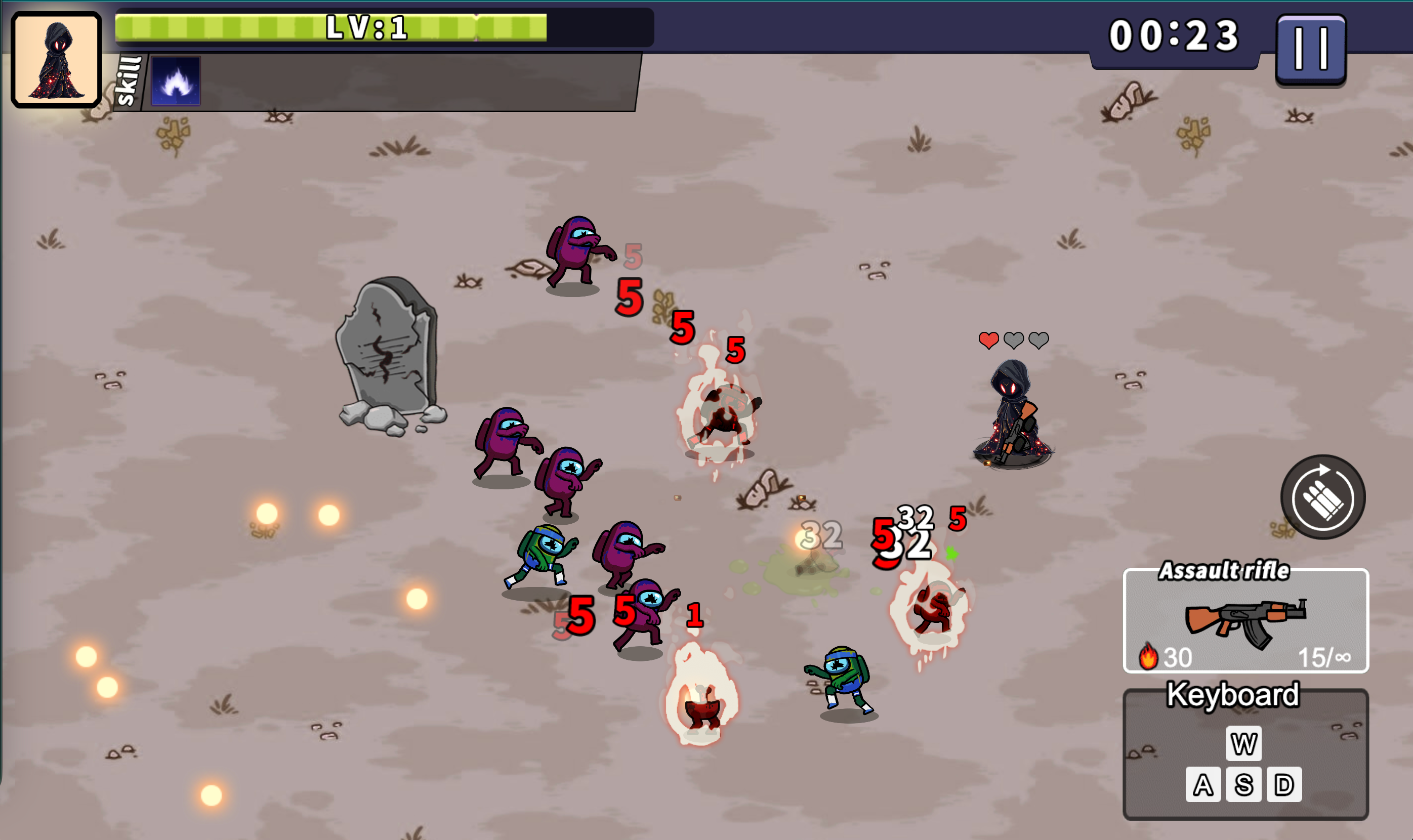Activate the blue flame skill icon
This screenshot has height=840, width=1413.
pyautogui.click(x=176, y=81)
